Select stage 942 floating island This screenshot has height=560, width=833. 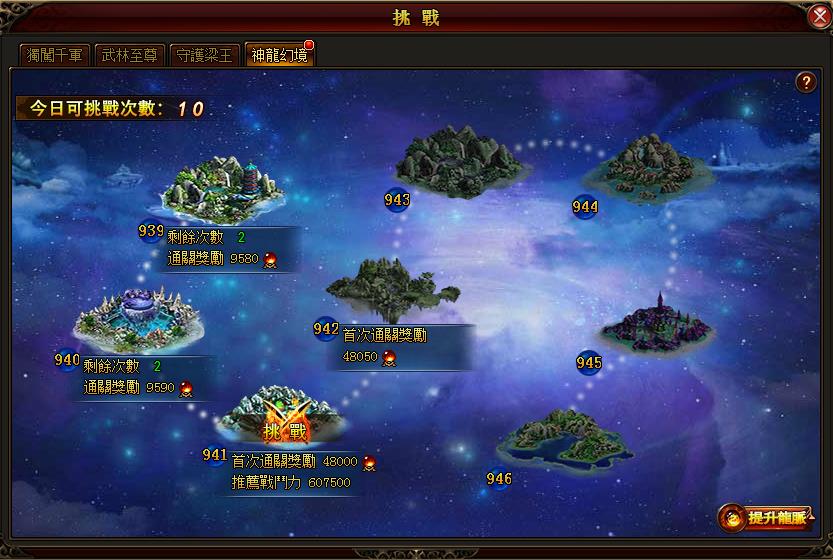tap(392, 287)
